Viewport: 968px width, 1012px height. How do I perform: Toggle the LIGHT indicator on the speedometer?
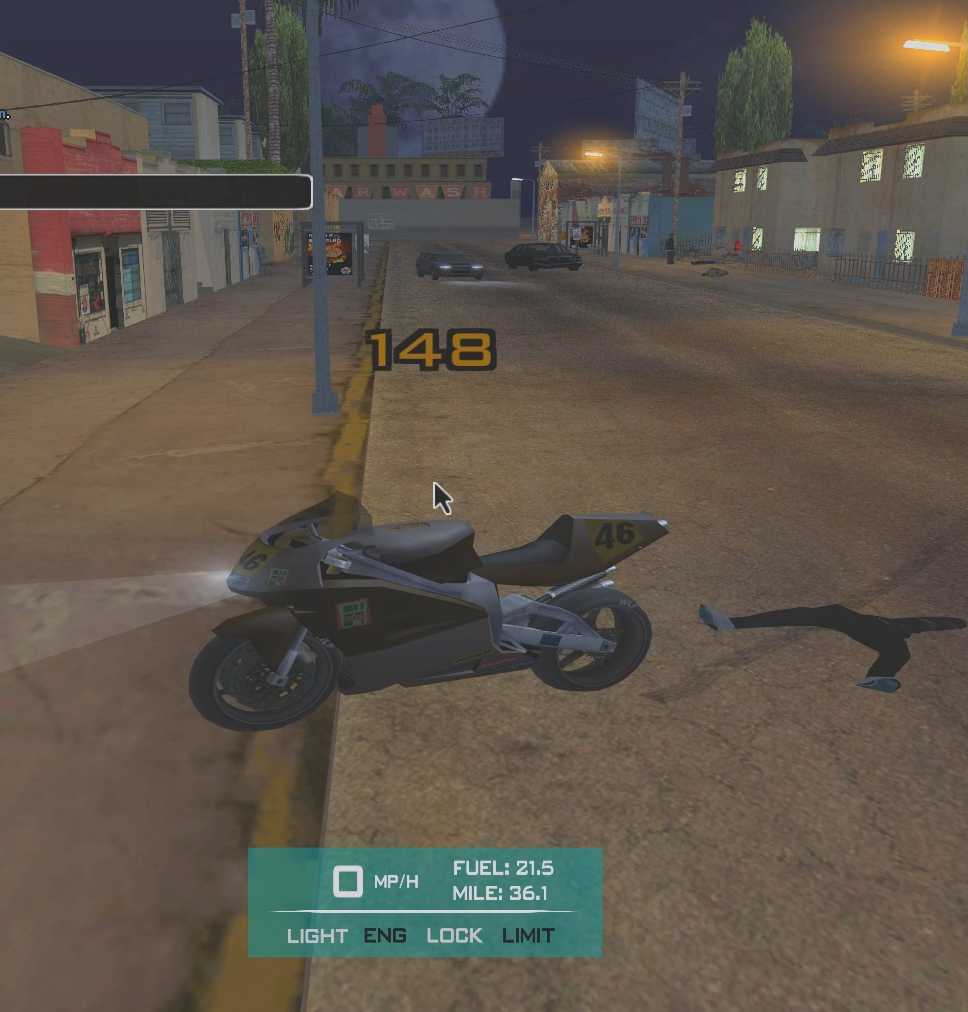click(317, 936)
